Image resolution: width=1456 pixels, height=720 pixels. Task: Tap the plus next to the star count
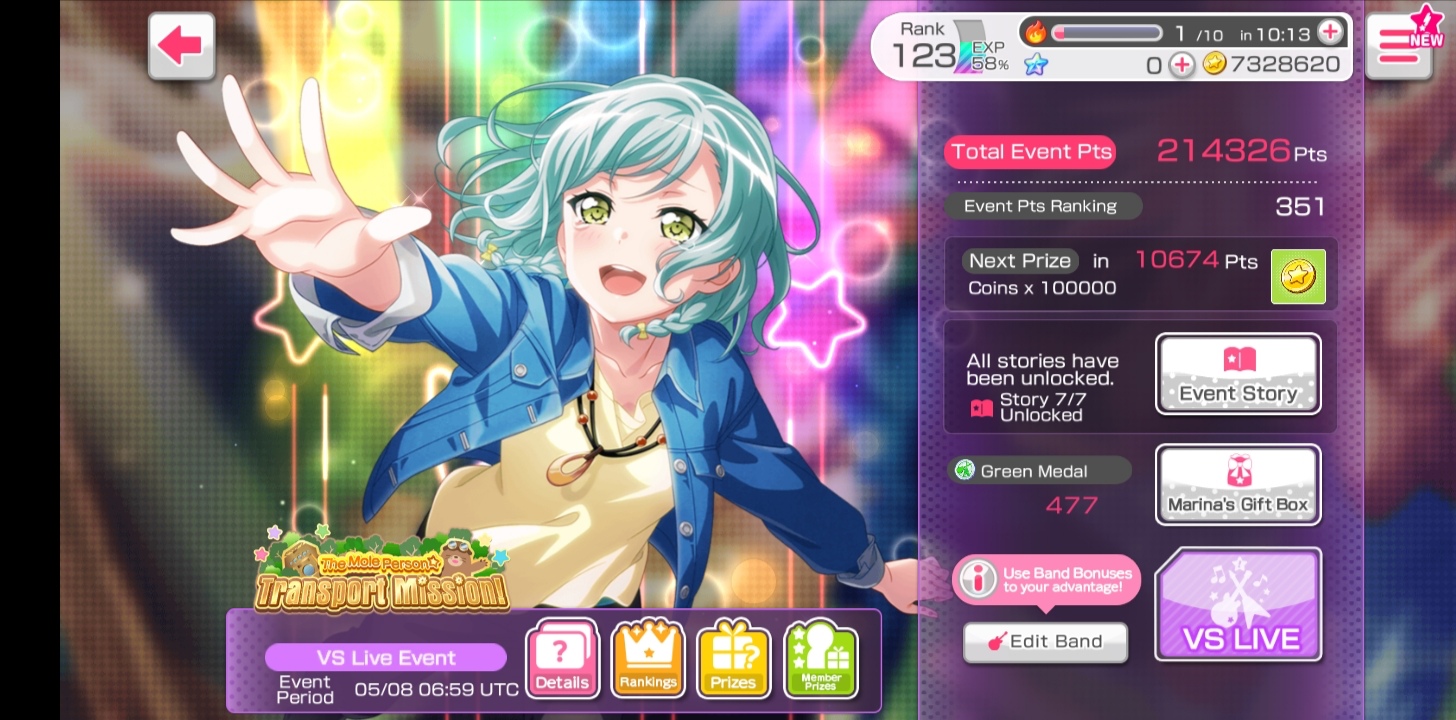[1182, 65]
